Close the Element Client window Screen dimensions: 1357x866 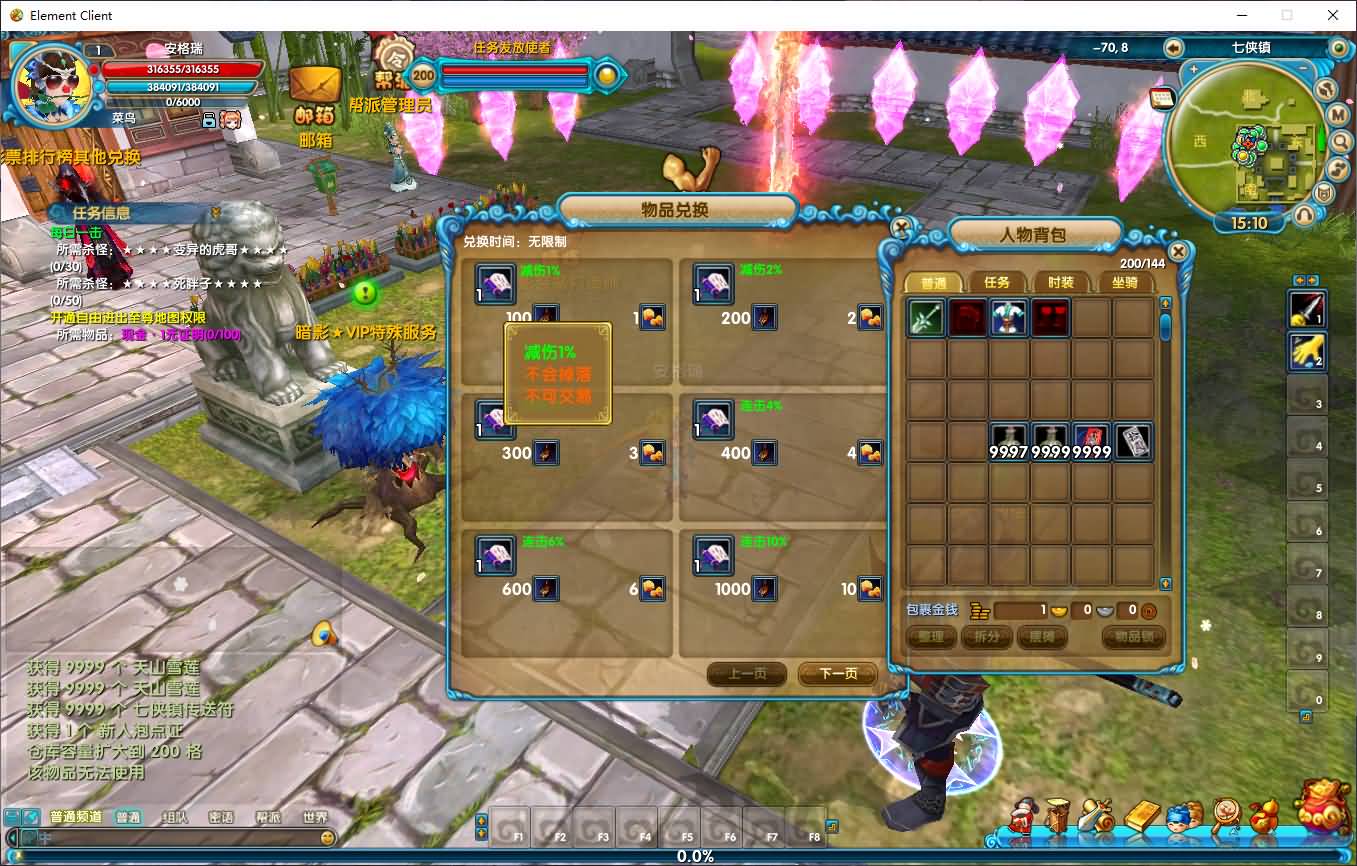1332,15
